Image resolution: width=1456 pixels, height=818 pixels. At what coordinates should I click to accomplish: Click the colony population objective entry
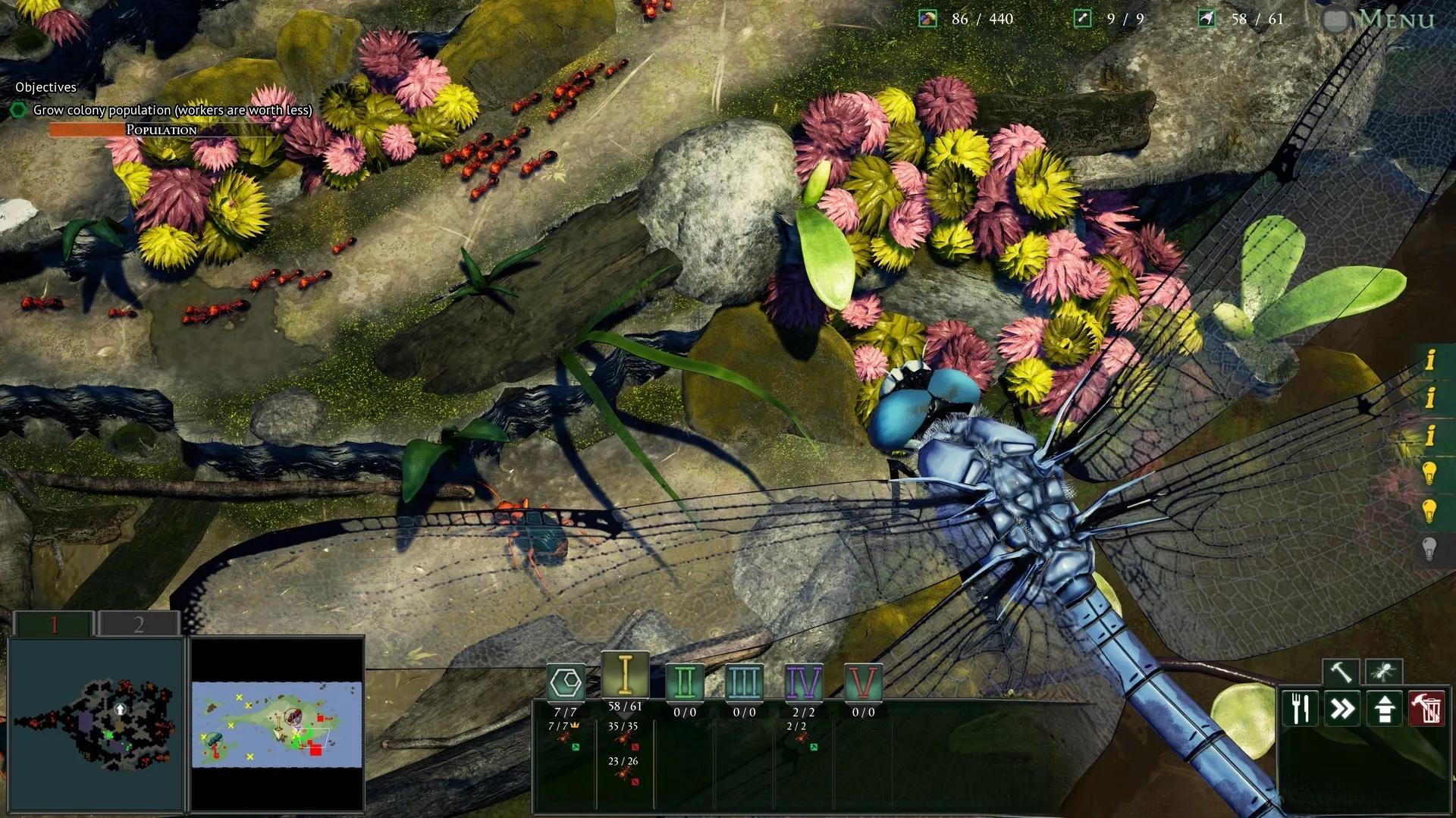[x=172, y=111]
